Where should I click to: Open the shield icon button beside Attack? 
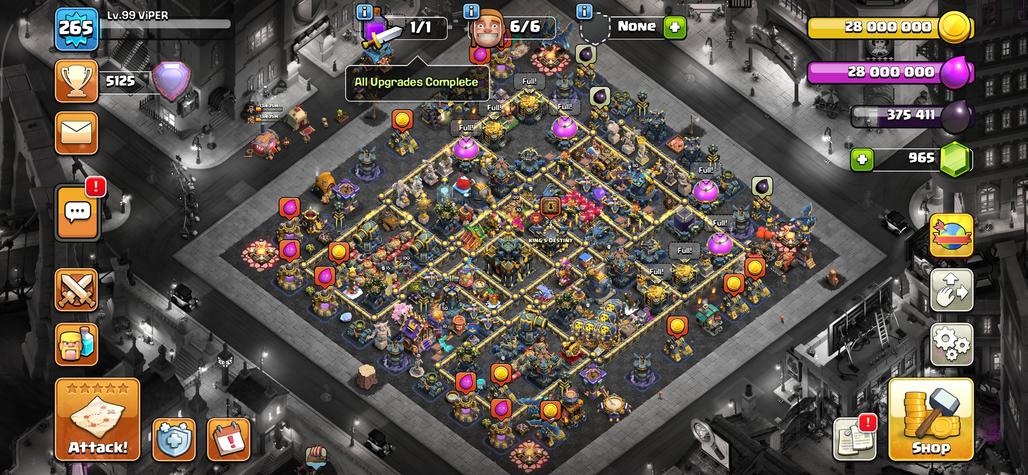point(173,439)
